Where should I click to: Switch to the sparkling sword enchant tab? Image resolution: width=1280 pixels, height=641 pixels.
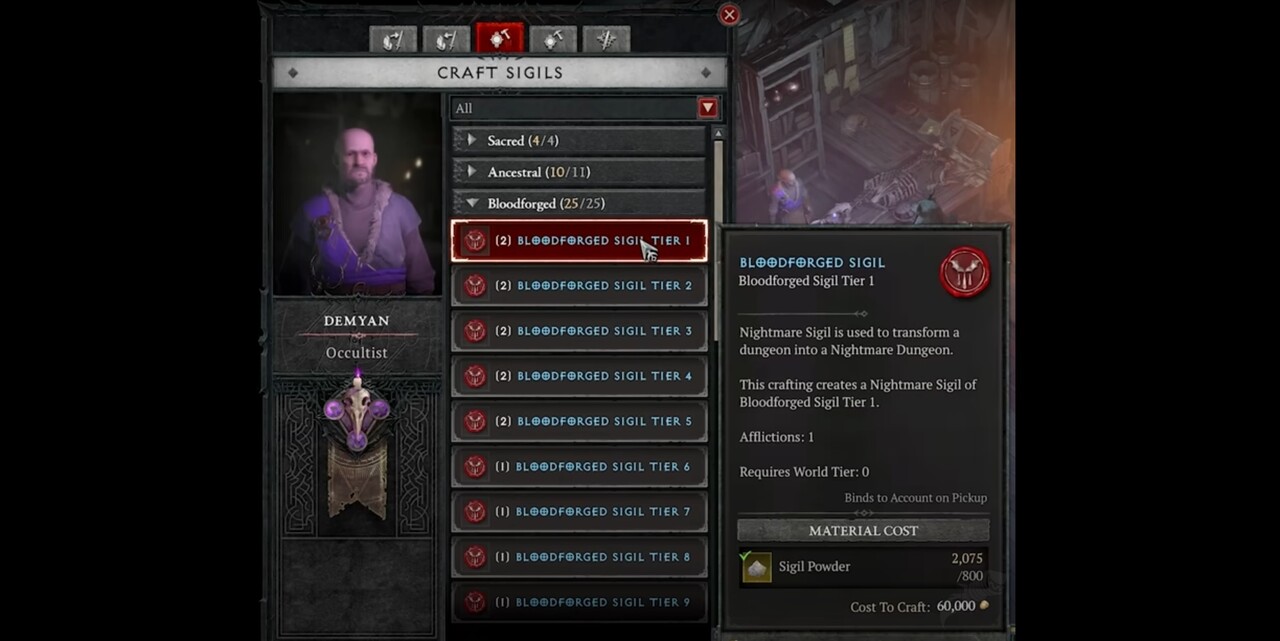[x=606, y=39]
